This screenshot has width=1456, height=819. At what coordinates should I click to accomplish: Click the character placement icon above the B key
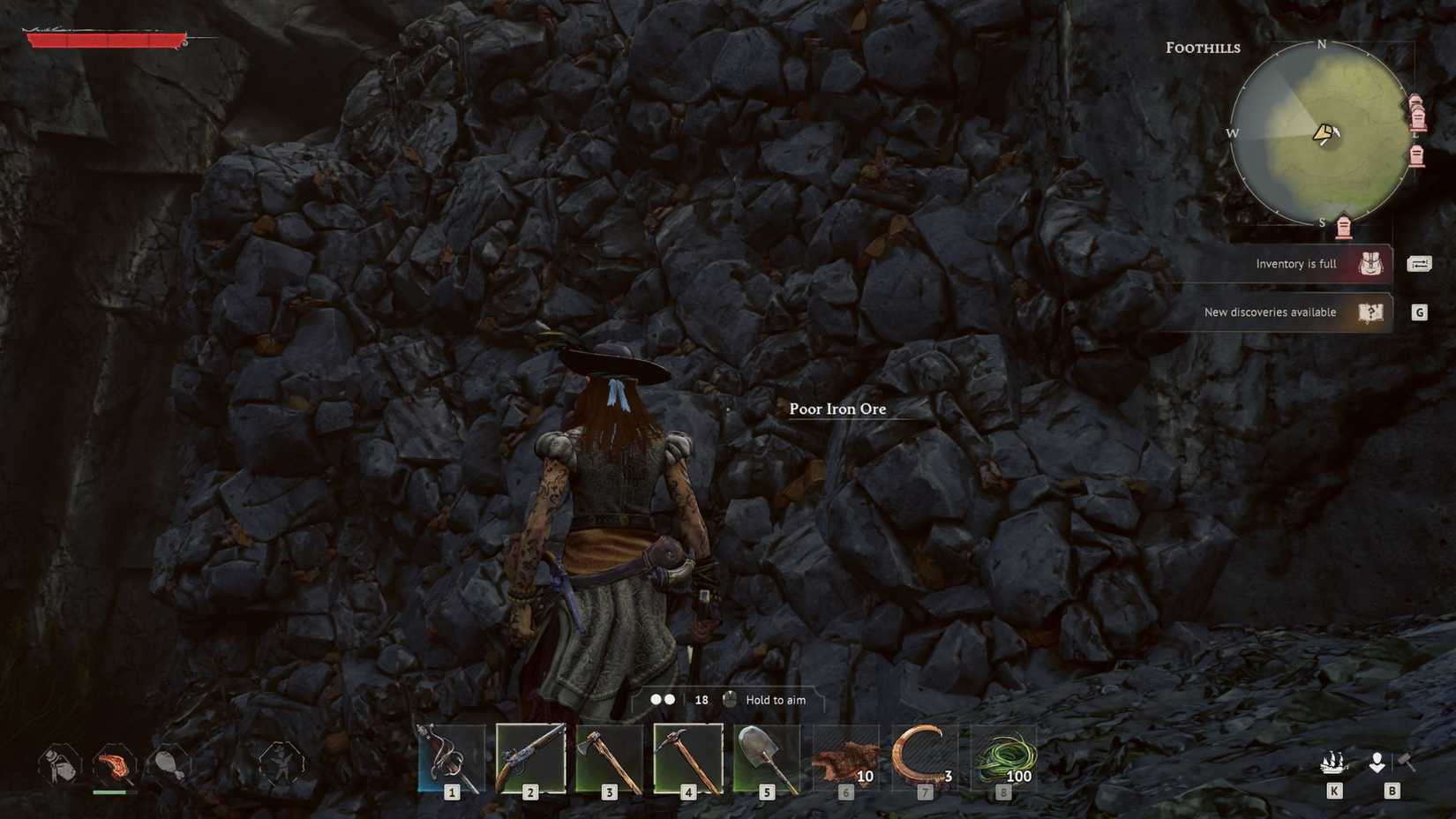tap(1377, 761)
